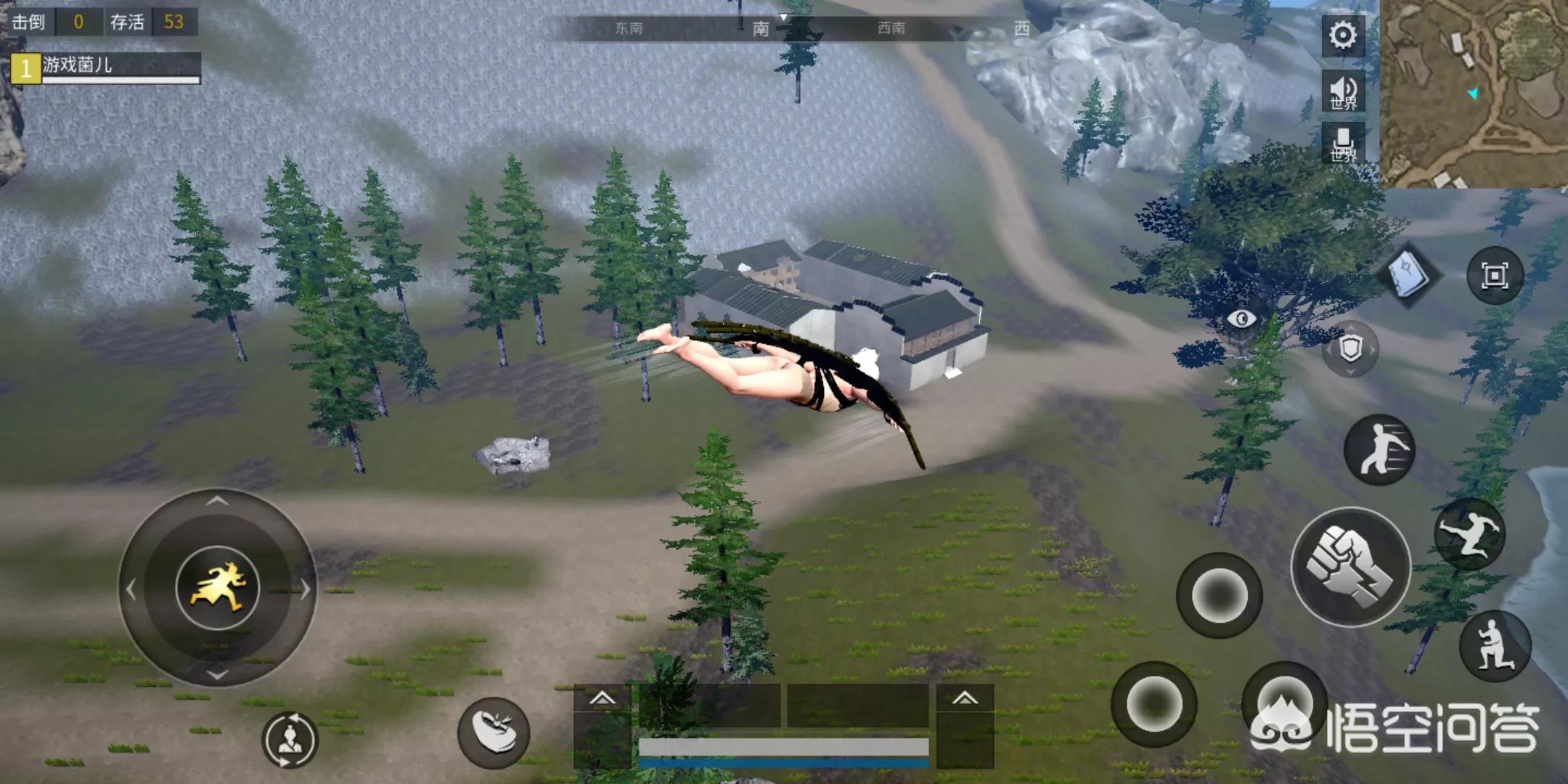
Task: Activate the eye free-look icon
Action: pyautogui.click(x=1242, y=319)
